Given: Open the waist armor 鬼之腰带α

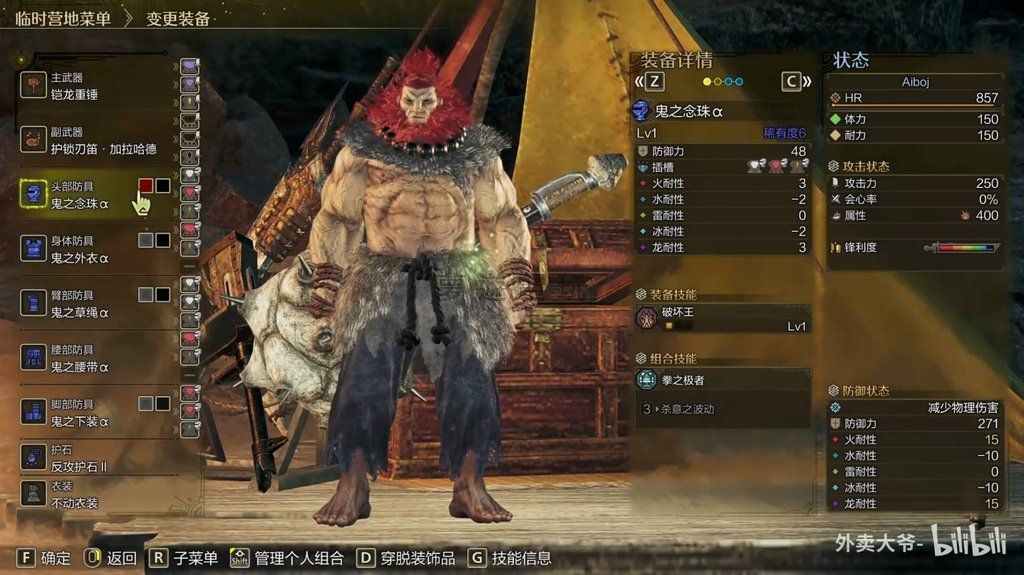Looking at the screenshot, I should 80,358.
